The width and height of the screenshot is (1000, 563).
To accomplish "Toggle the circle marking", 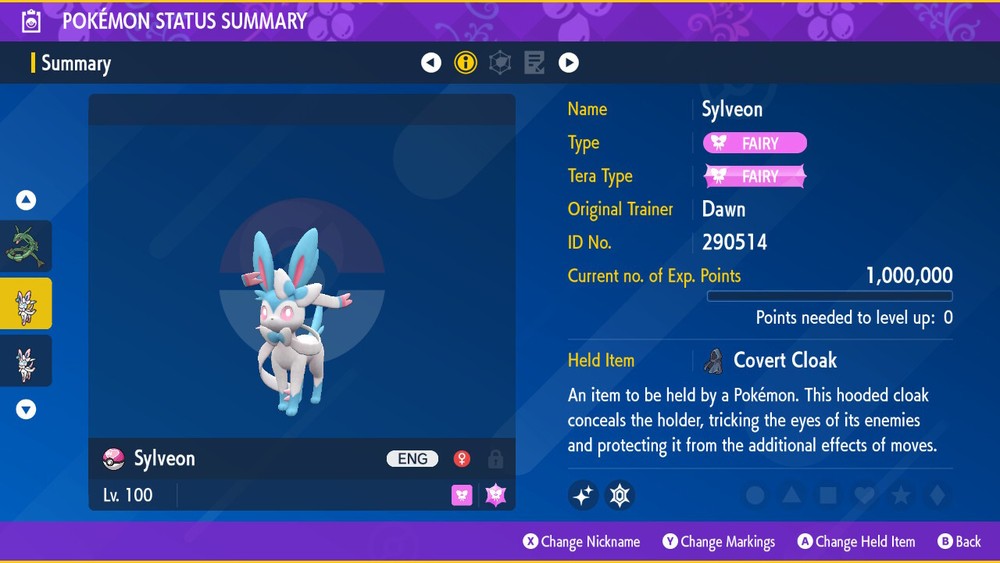I will point(756,495).
